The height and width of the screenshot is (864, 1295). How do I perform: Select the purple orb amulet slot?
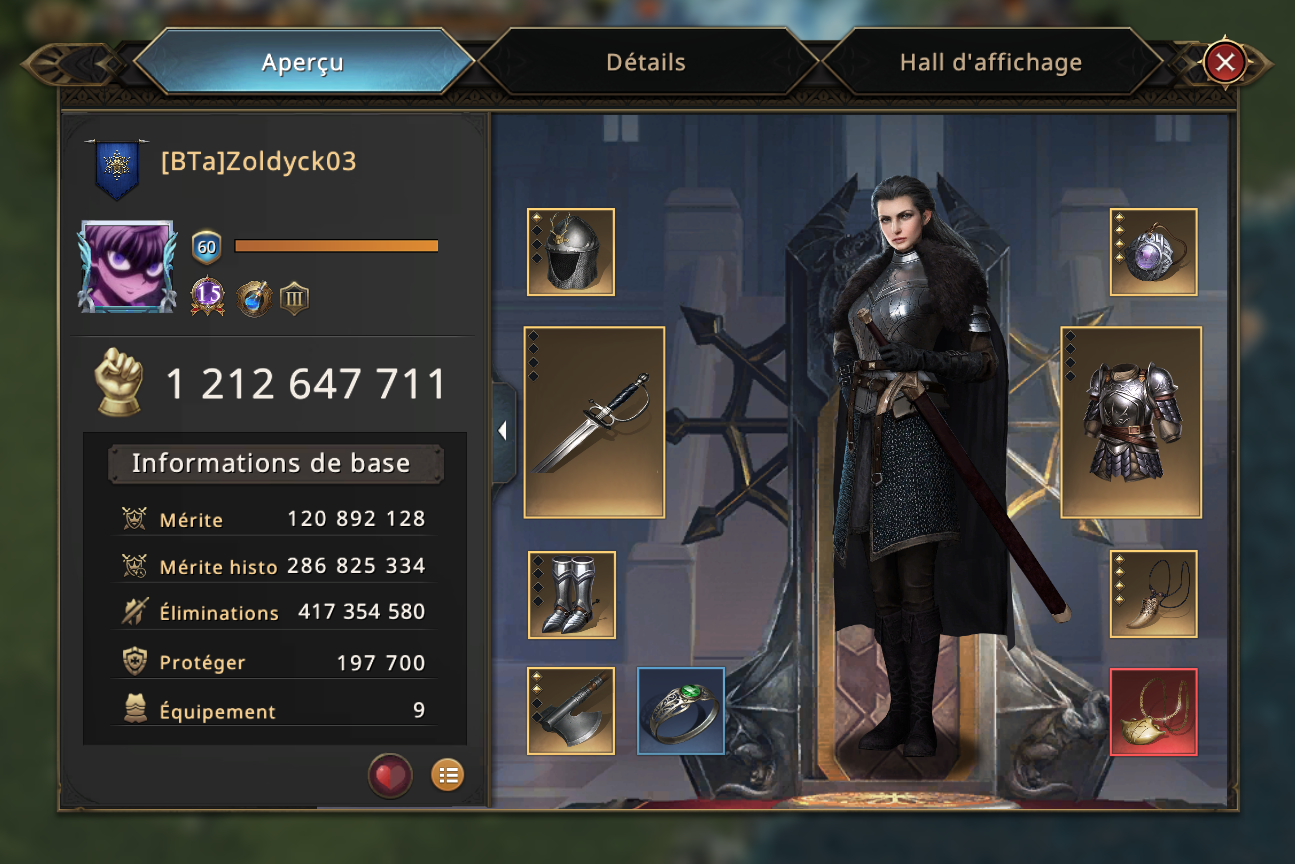click(x=1153, y=252)
